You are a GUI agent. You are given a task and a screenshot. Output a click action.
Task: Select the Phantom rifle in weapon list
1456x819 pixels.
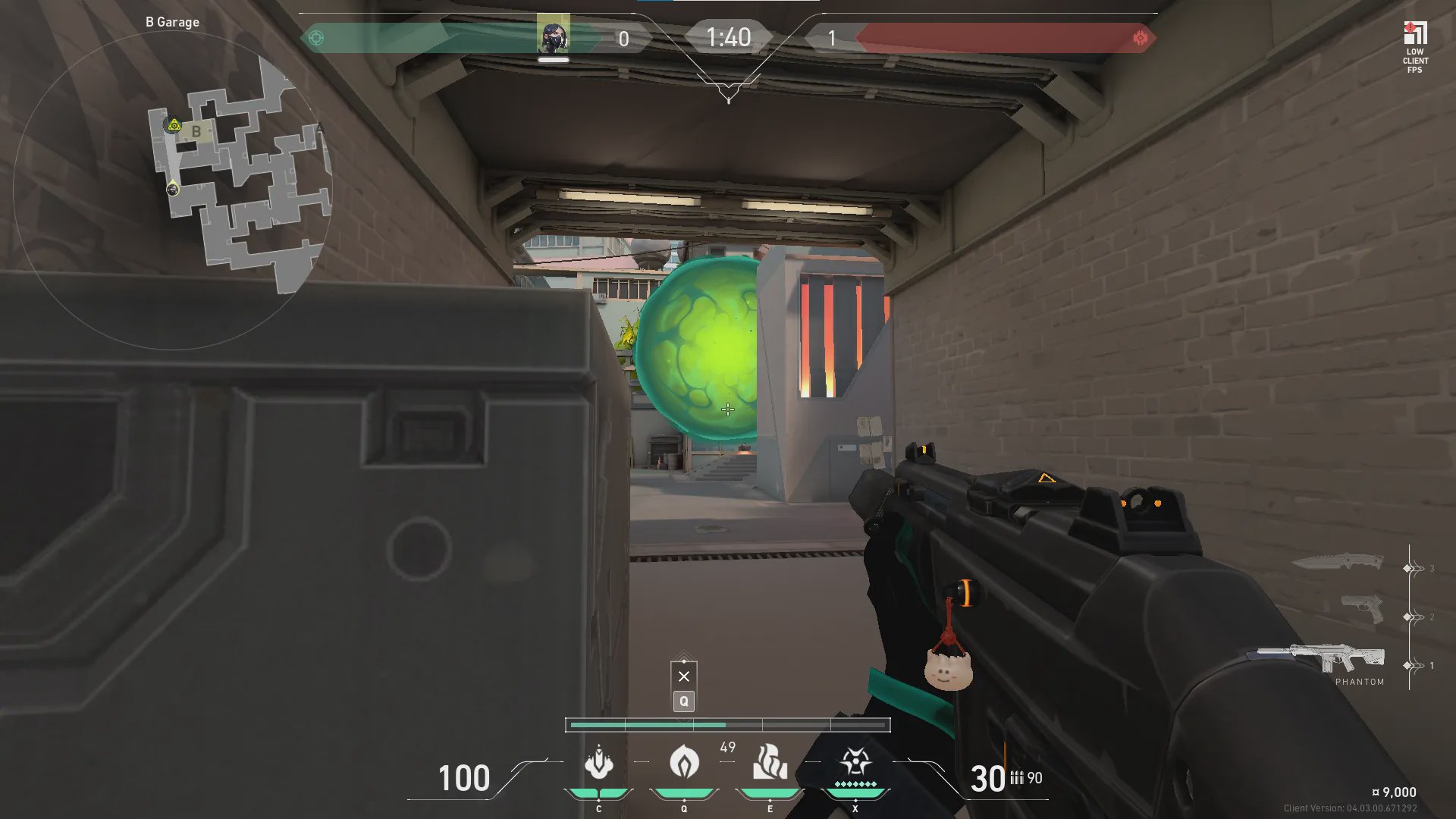click(1322, 658)
